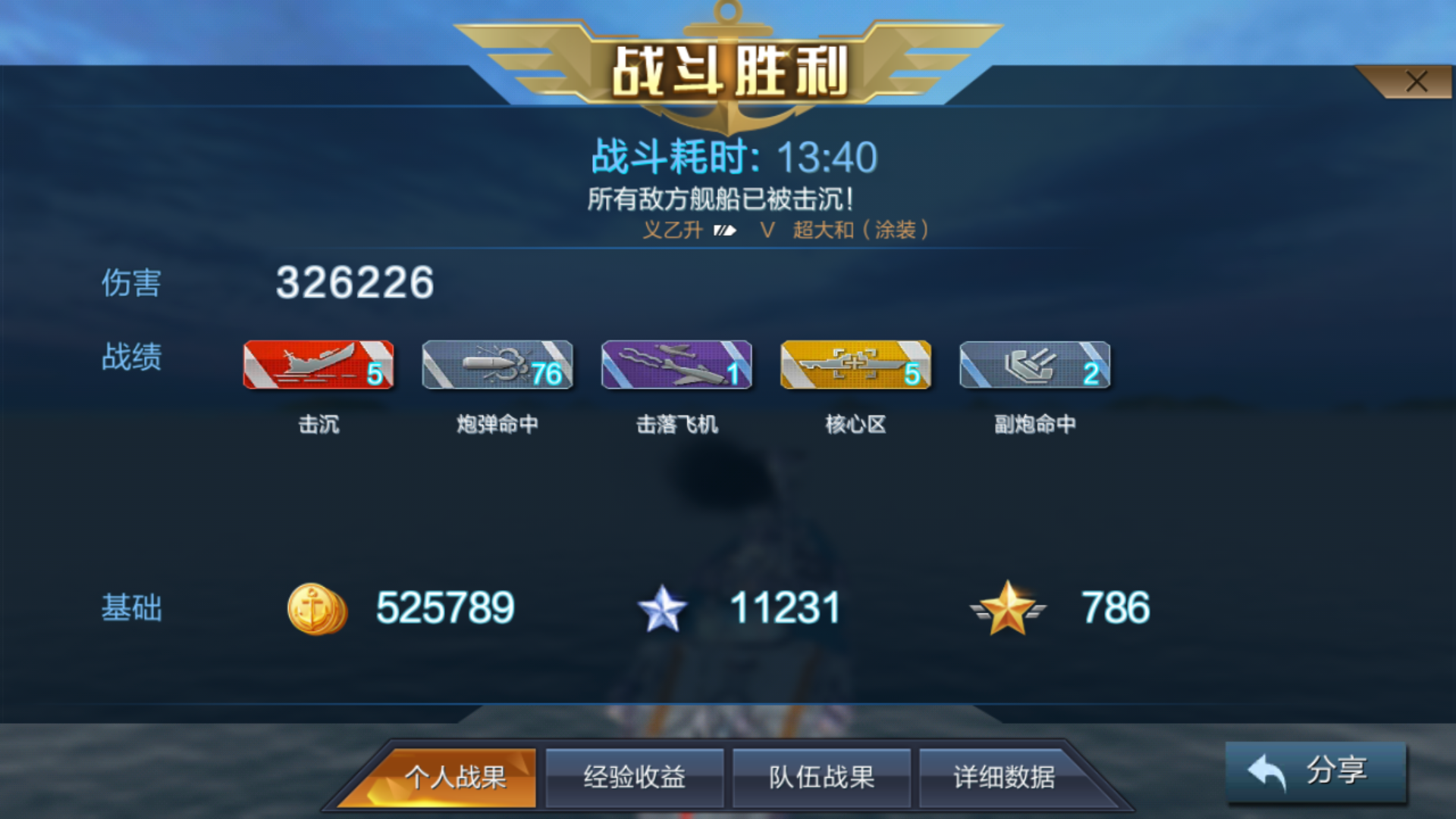Click the 副炮命中 secondary gun hit icon
This screenshot has width=1456, height=819.
(x=1034, y=366)
